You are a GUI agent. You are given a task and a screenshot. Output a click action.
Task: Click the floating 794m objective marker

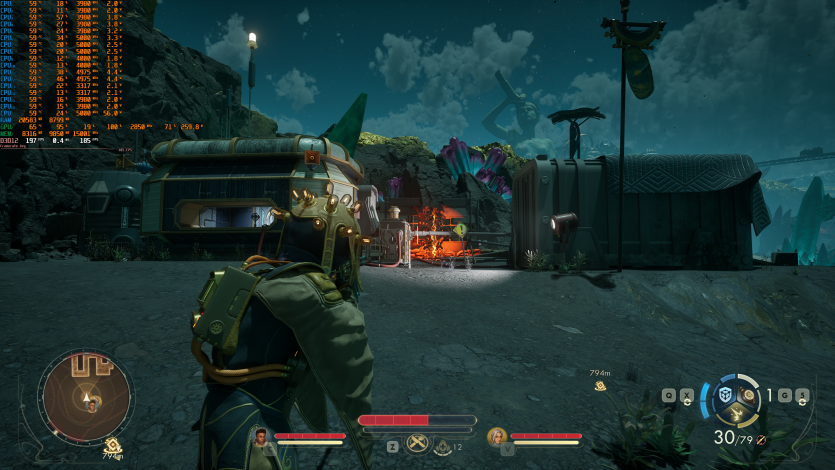click(600, 386)
